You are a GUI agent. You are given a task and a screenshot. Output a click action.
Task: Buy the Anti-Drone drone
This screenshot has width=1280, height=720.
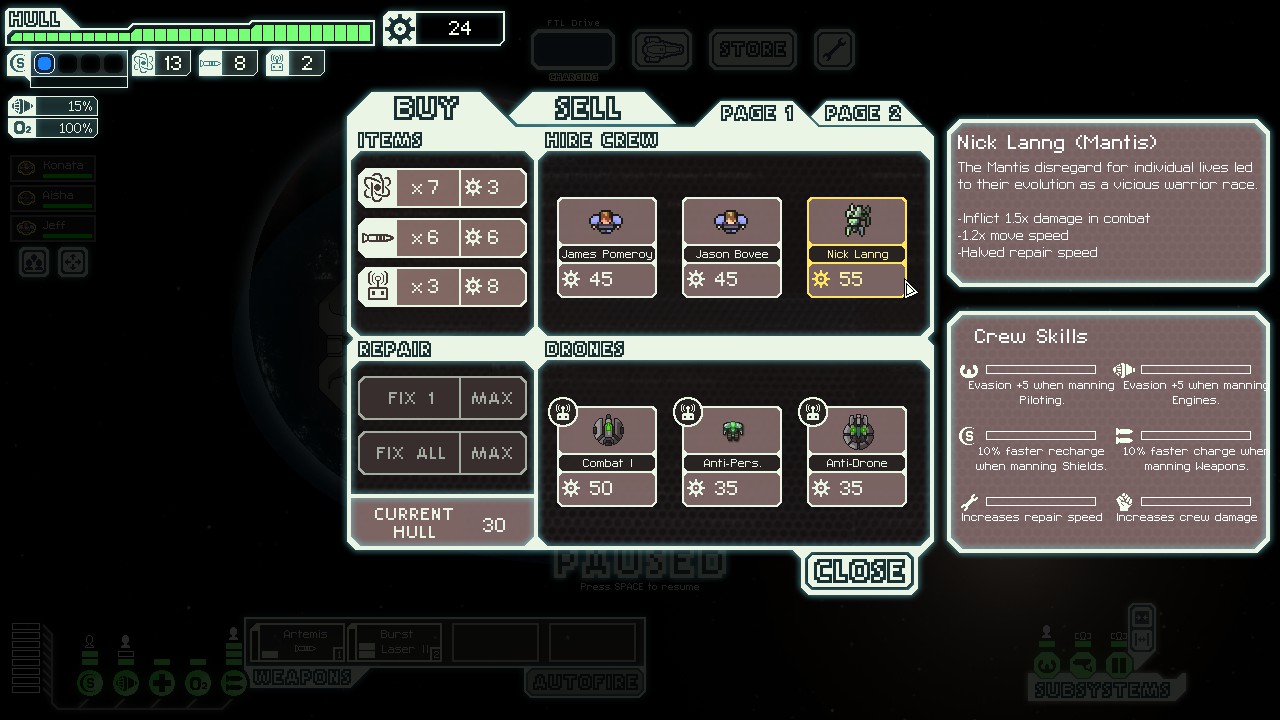(x=857, y=456)
